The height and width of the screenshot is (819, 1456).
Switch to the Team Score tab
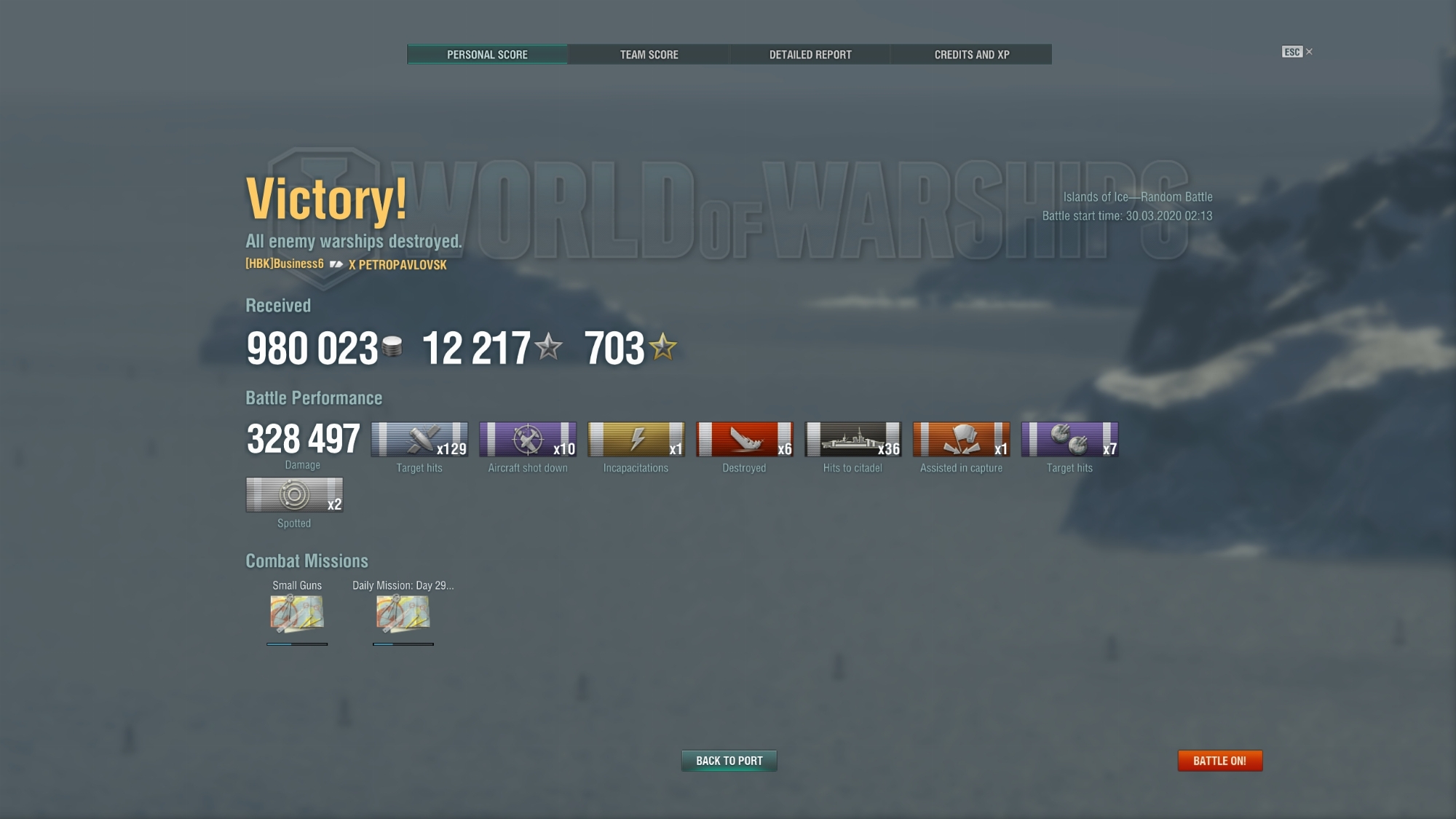click(x=649, y=55)
